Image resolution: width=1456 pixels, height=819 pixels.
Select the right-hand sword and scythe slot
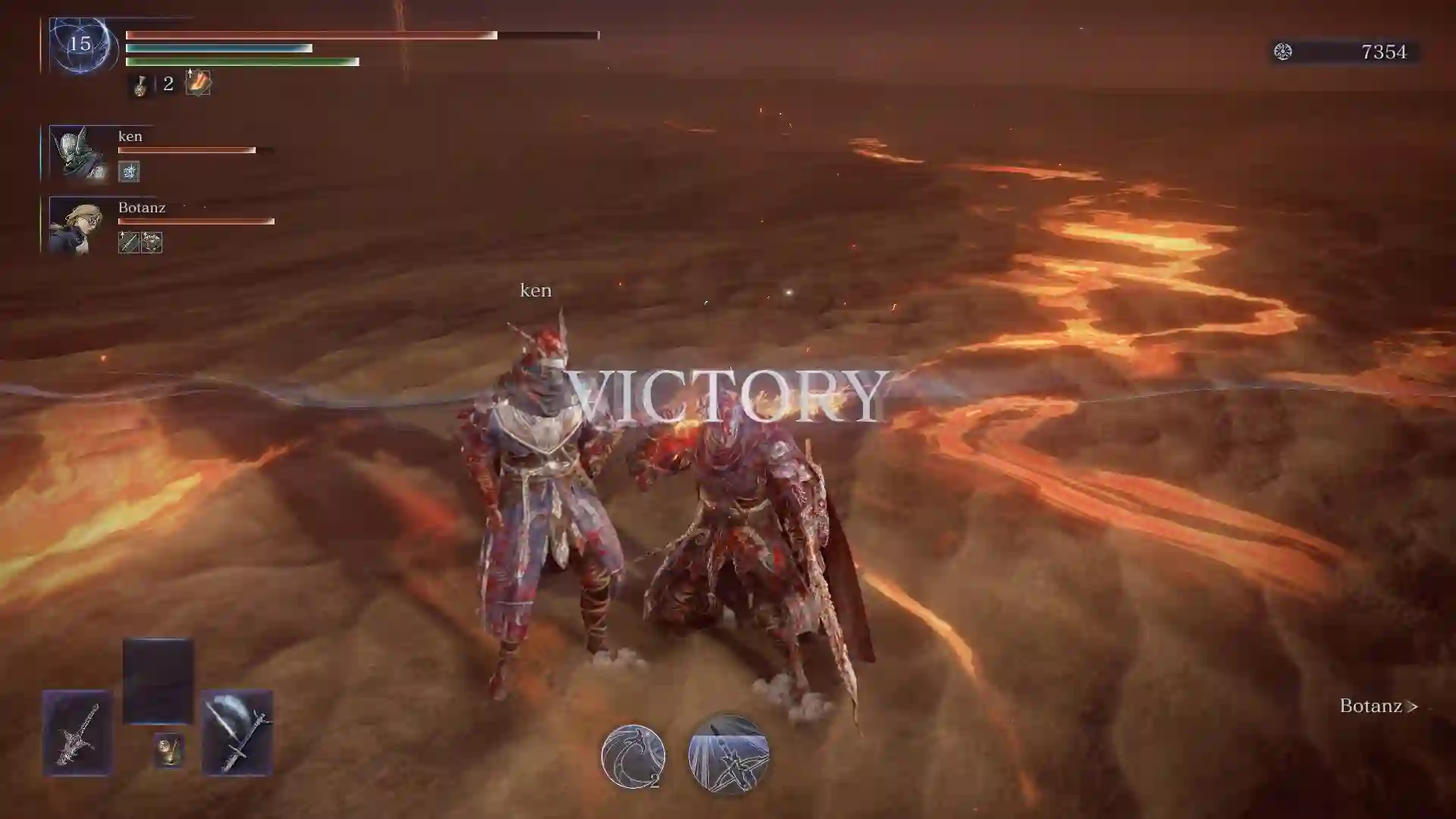pos(237,733)
